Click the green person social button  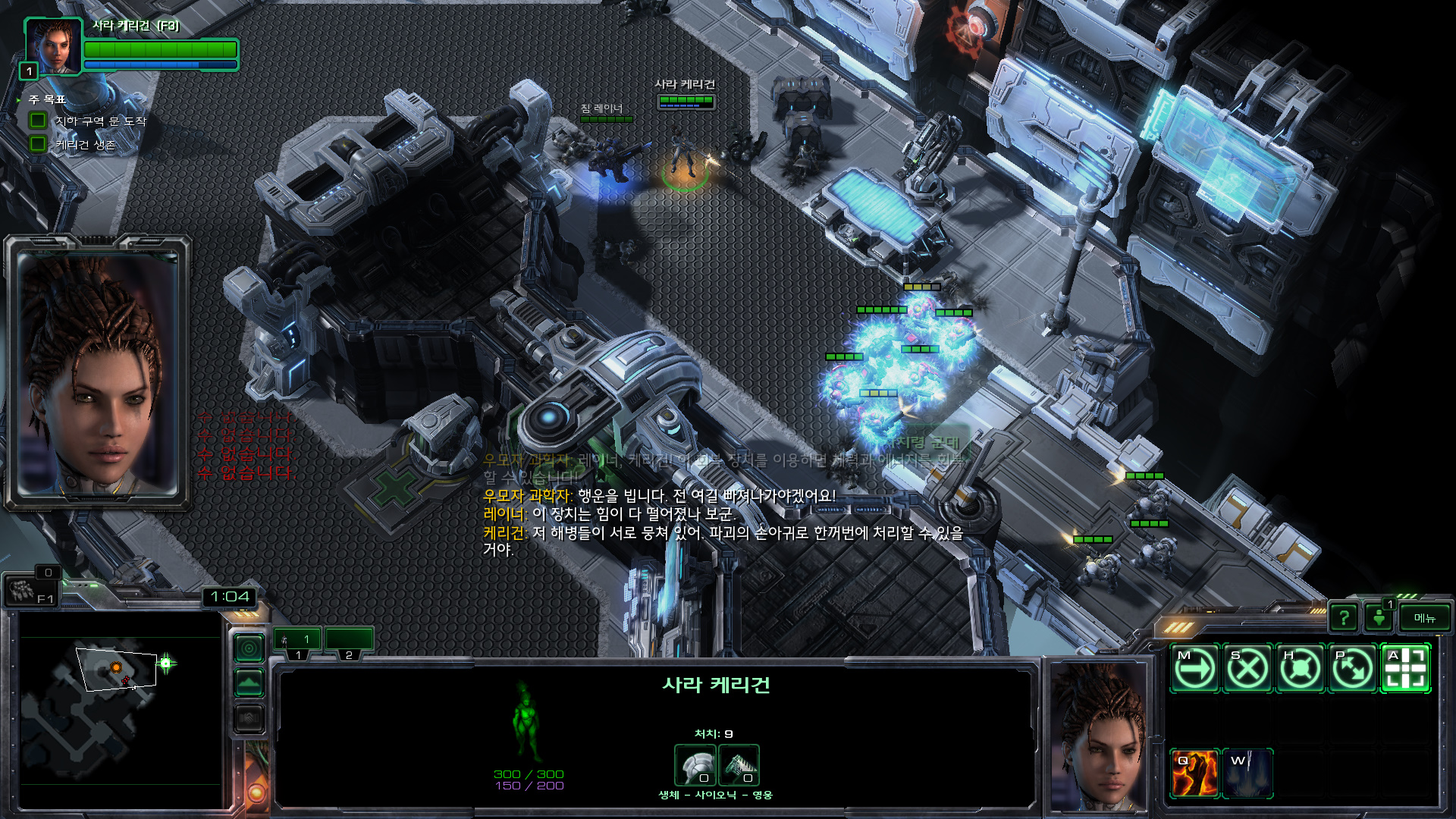tap(1379, 618)
